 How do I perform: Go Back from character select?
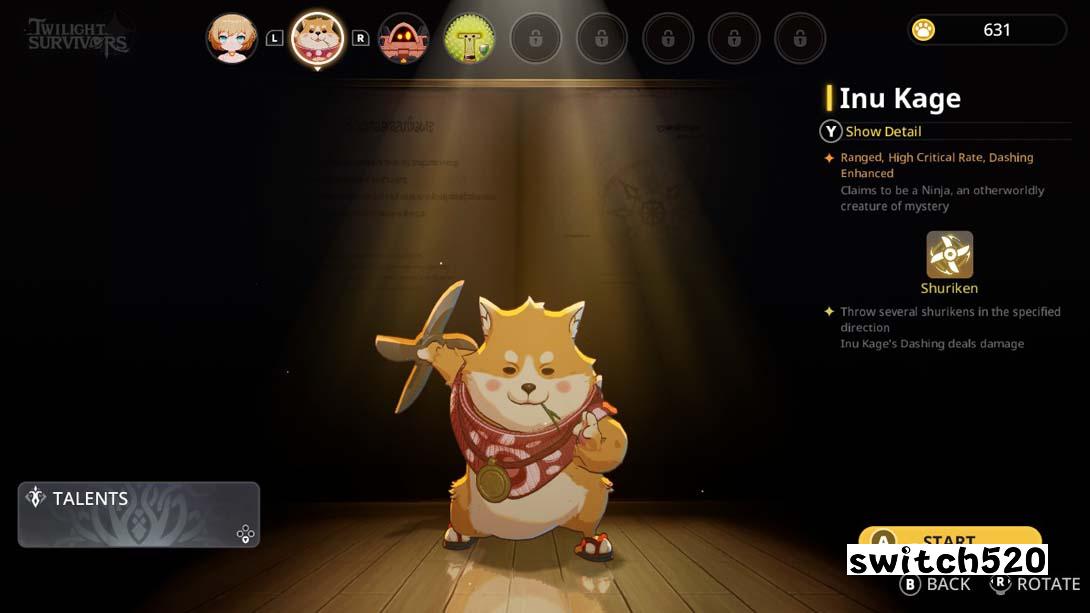click(x=936, y=584)
